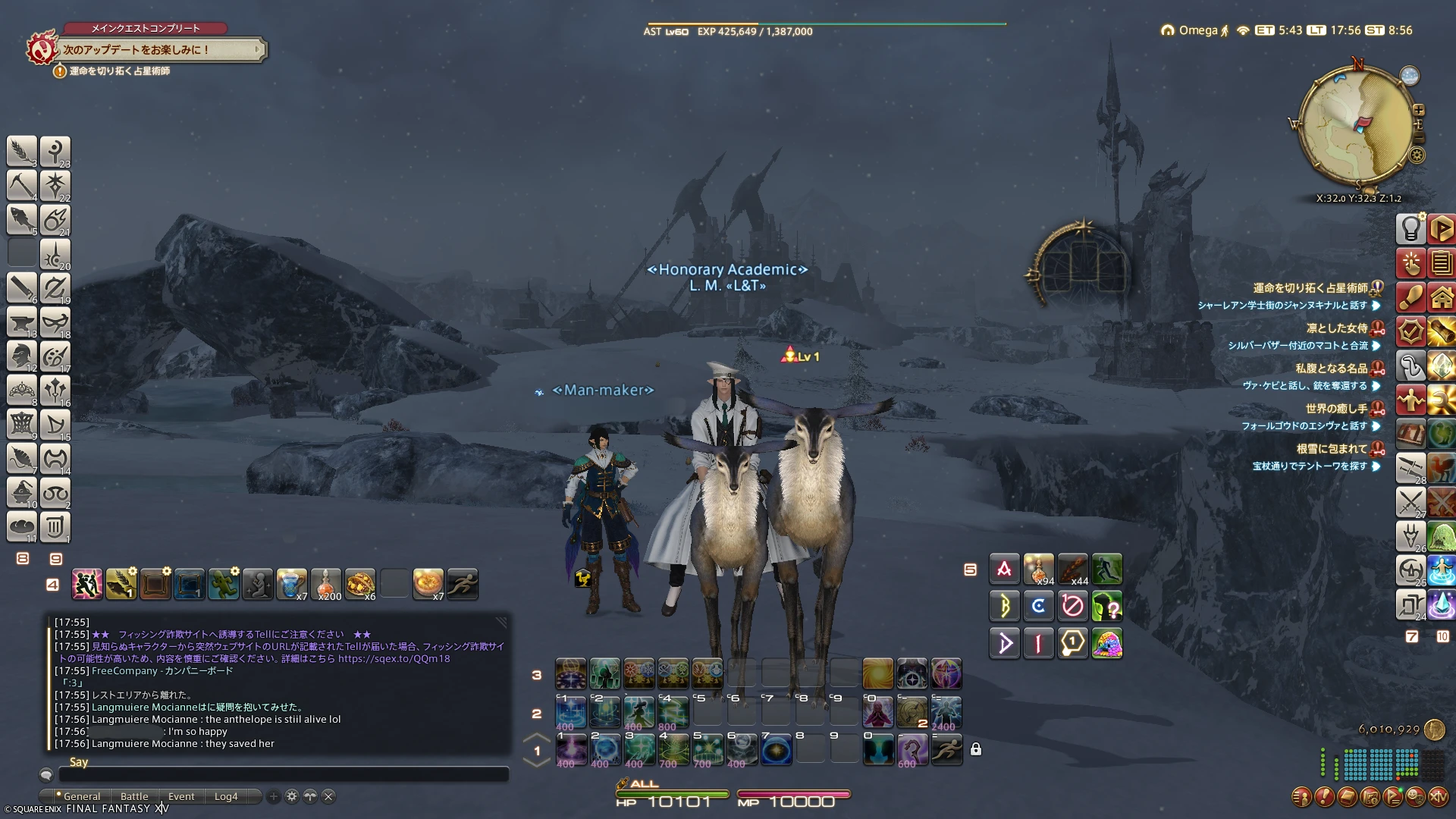
Task: Eat the taco food item x6
Action: pyautogui.click(x=360, y=584)
